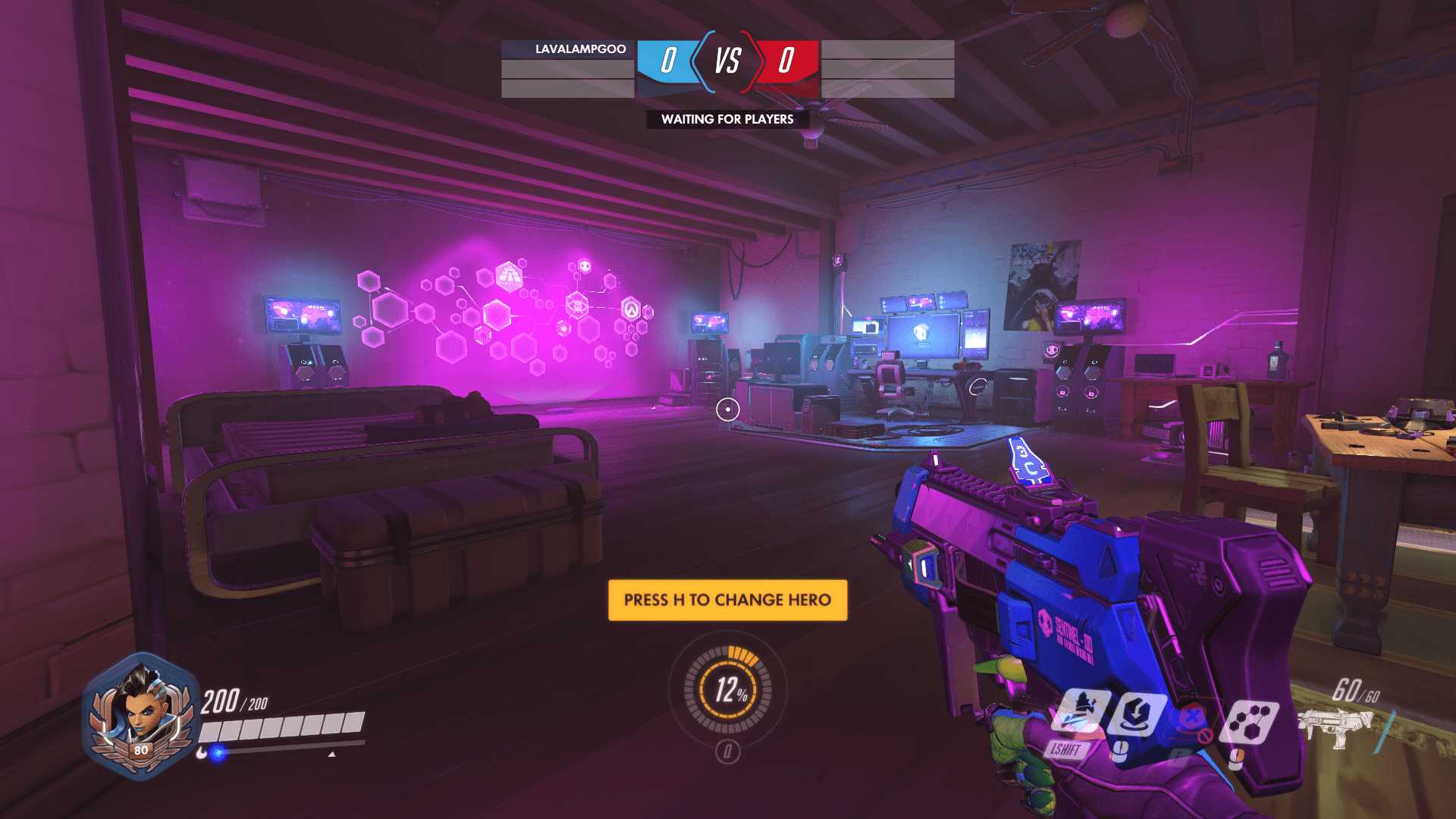Click the WAITING FOR PLAYERS status text

point(726,119)
